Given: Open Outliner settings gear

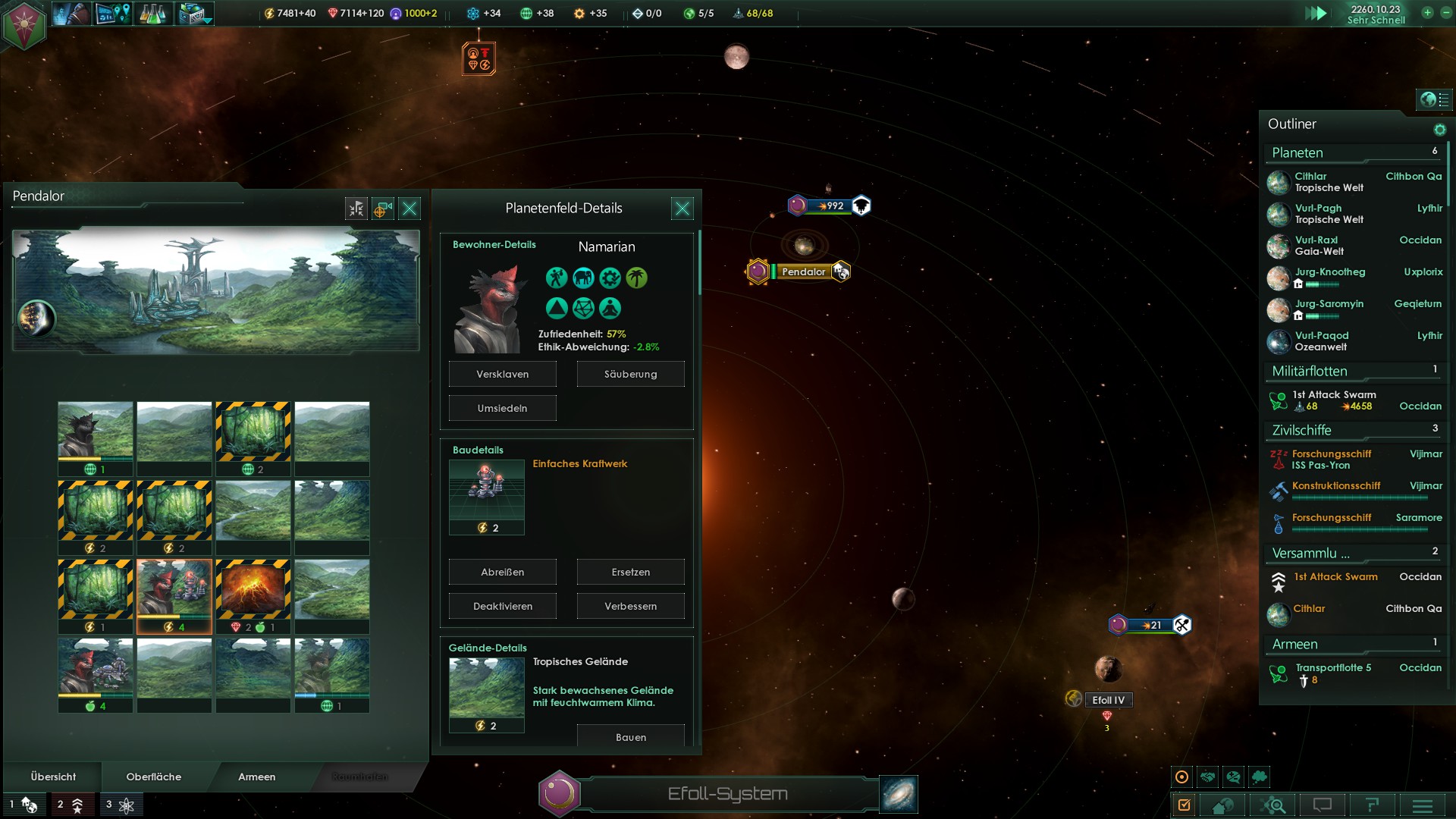Looking at the screenshot, I should [1439, 130].
